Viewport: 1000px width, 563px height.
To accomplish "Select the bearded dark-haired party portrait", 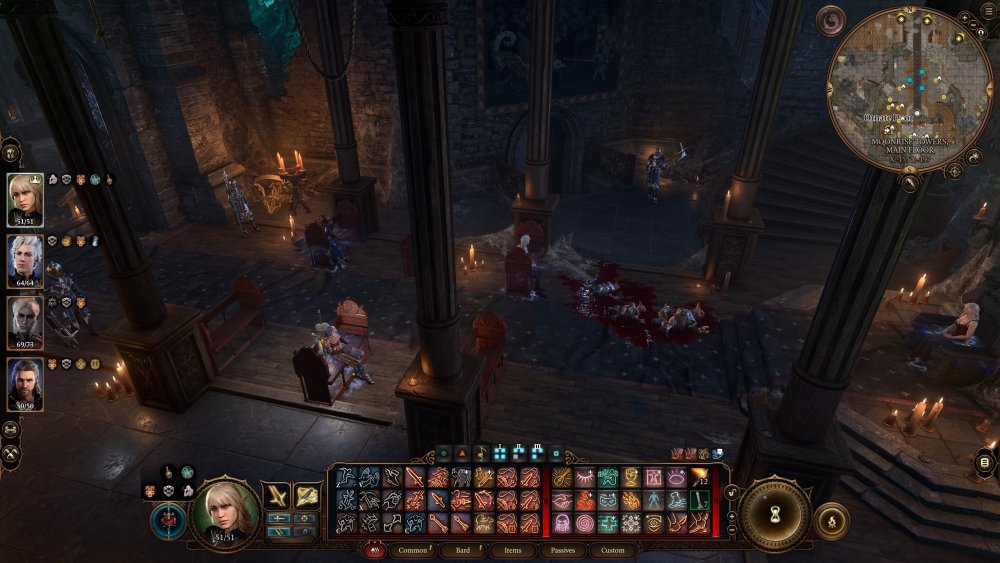I will click(x=25, y=383).
